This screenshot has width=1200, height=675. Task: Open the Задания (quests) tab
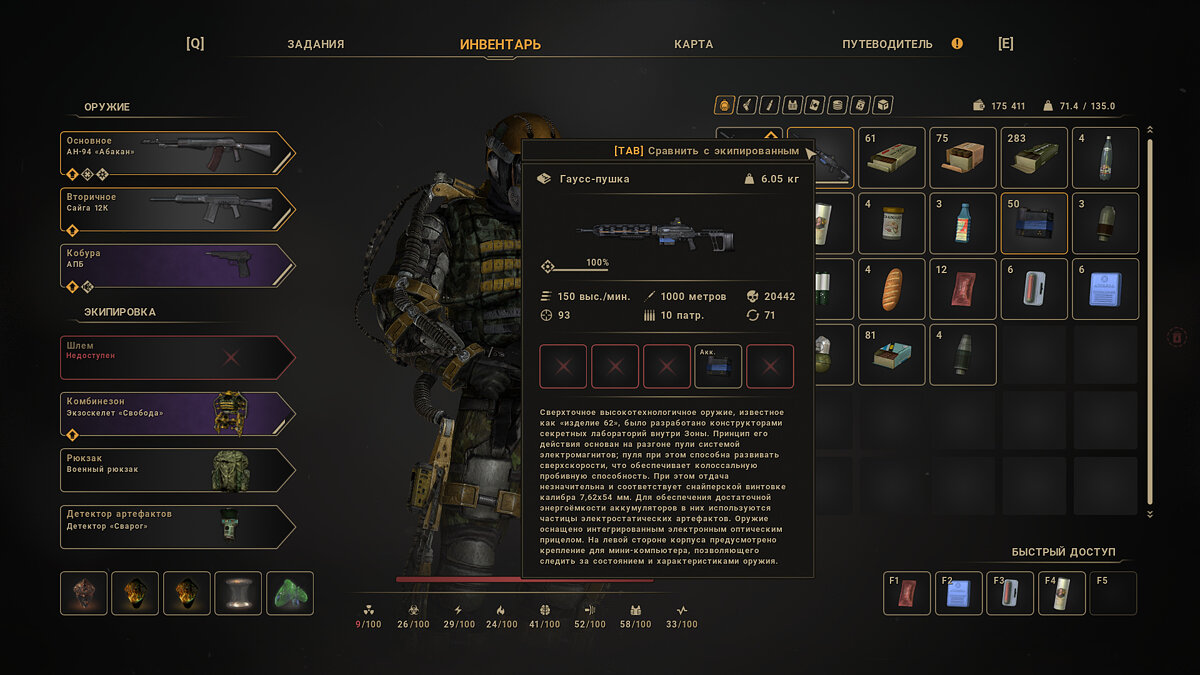pyautogui.click(x=315, y=44)
